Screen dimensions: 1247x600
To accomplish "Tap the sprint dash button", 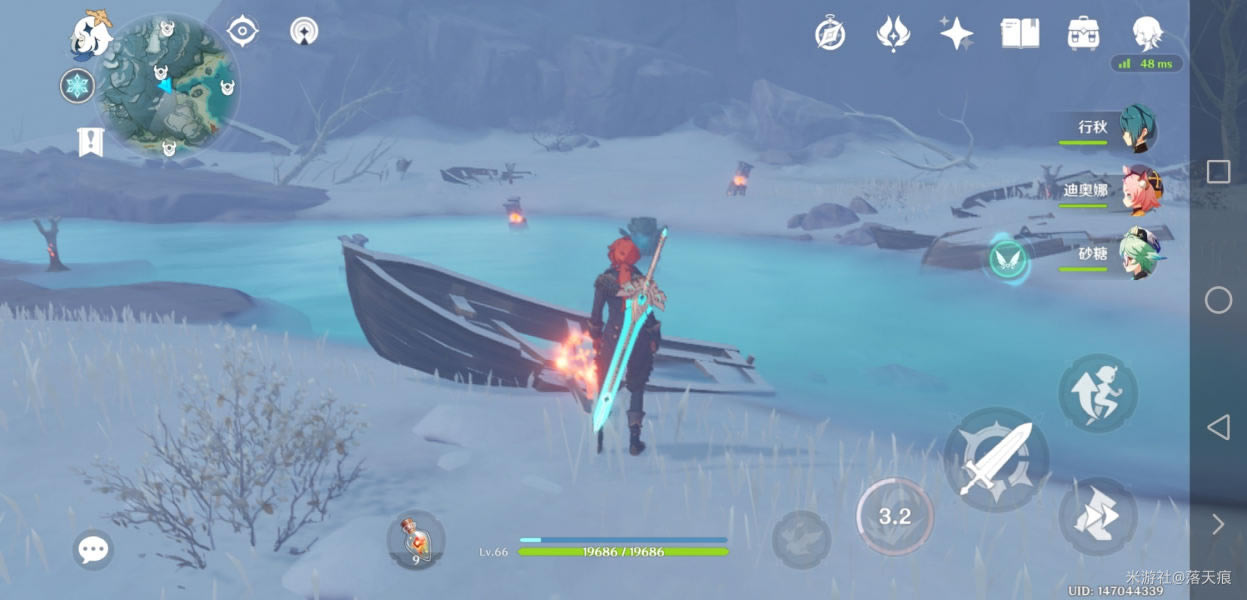I will pyautogui.click(x=1097, y=517).
